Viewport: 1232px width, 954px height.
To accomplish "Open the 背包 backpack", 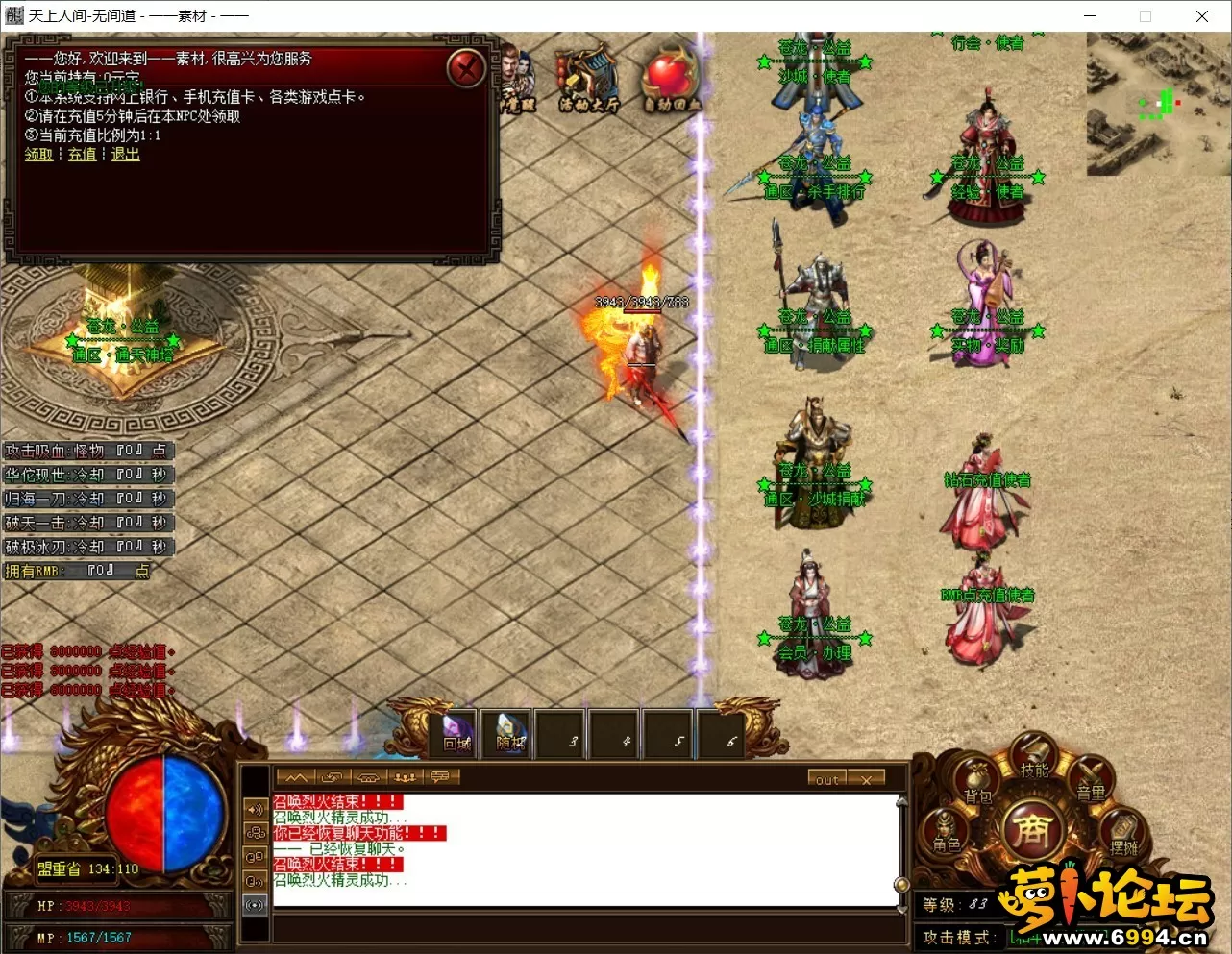I will (977, 781).
